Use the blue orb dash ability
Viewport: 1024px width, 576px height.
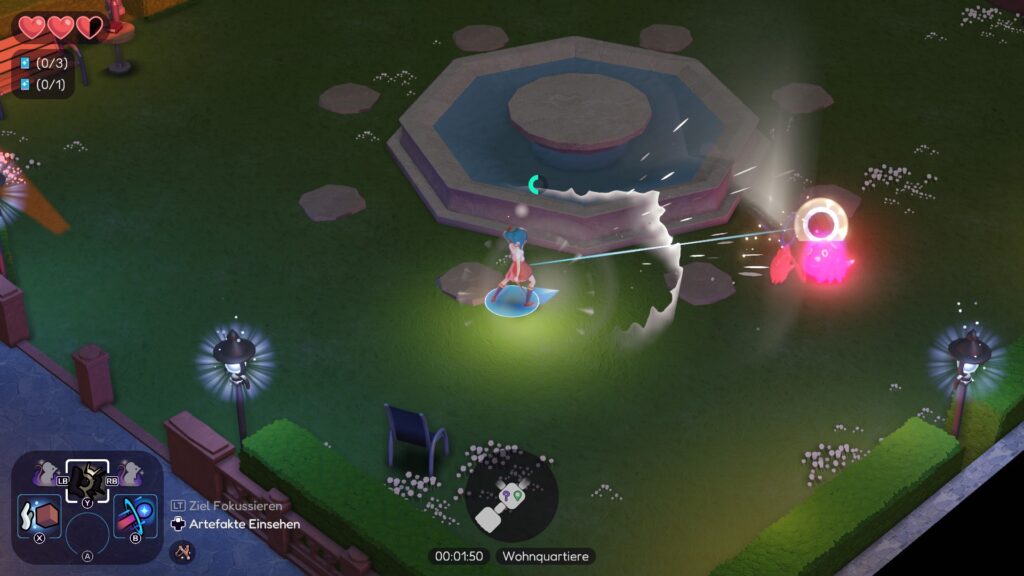click(x=135, y=517)
